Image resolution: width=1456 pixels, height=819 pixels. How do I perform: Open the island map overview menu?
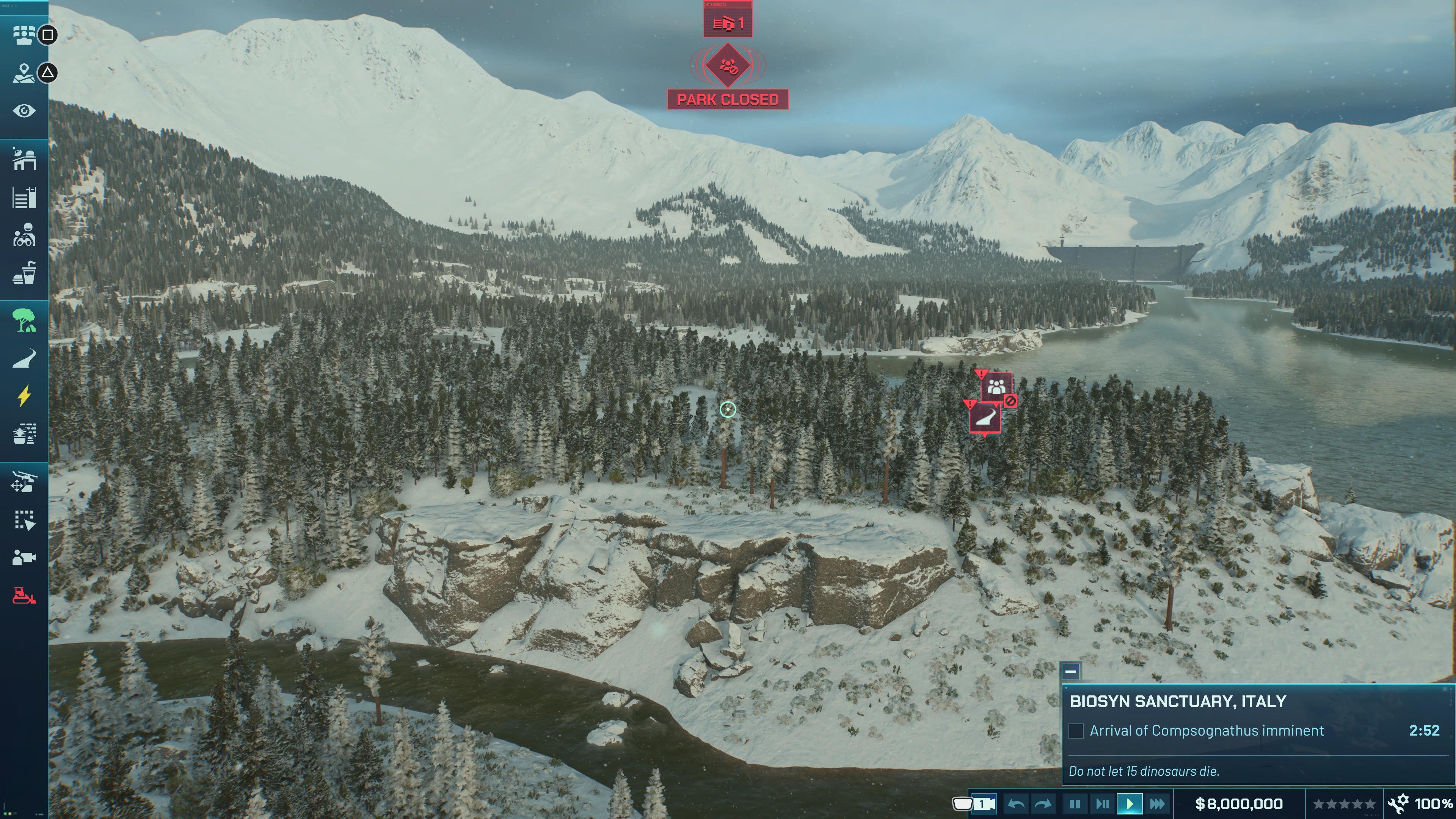point(24,74)
